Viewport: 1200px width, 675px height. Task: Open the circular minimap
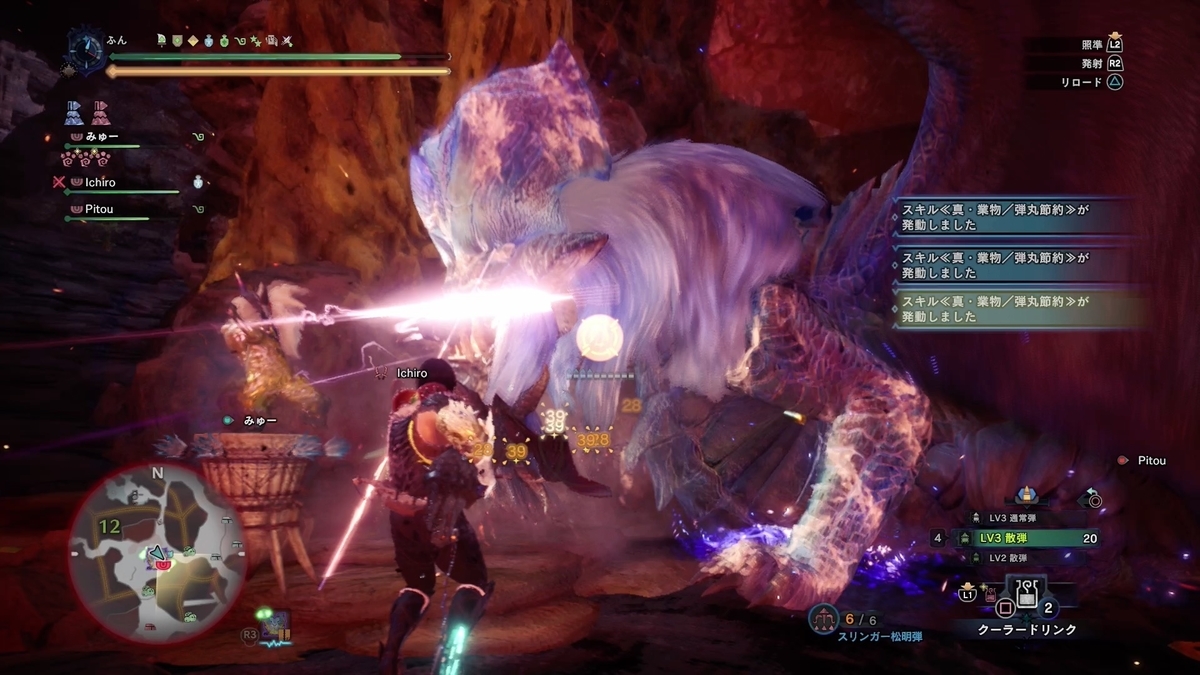pos(157,553)
